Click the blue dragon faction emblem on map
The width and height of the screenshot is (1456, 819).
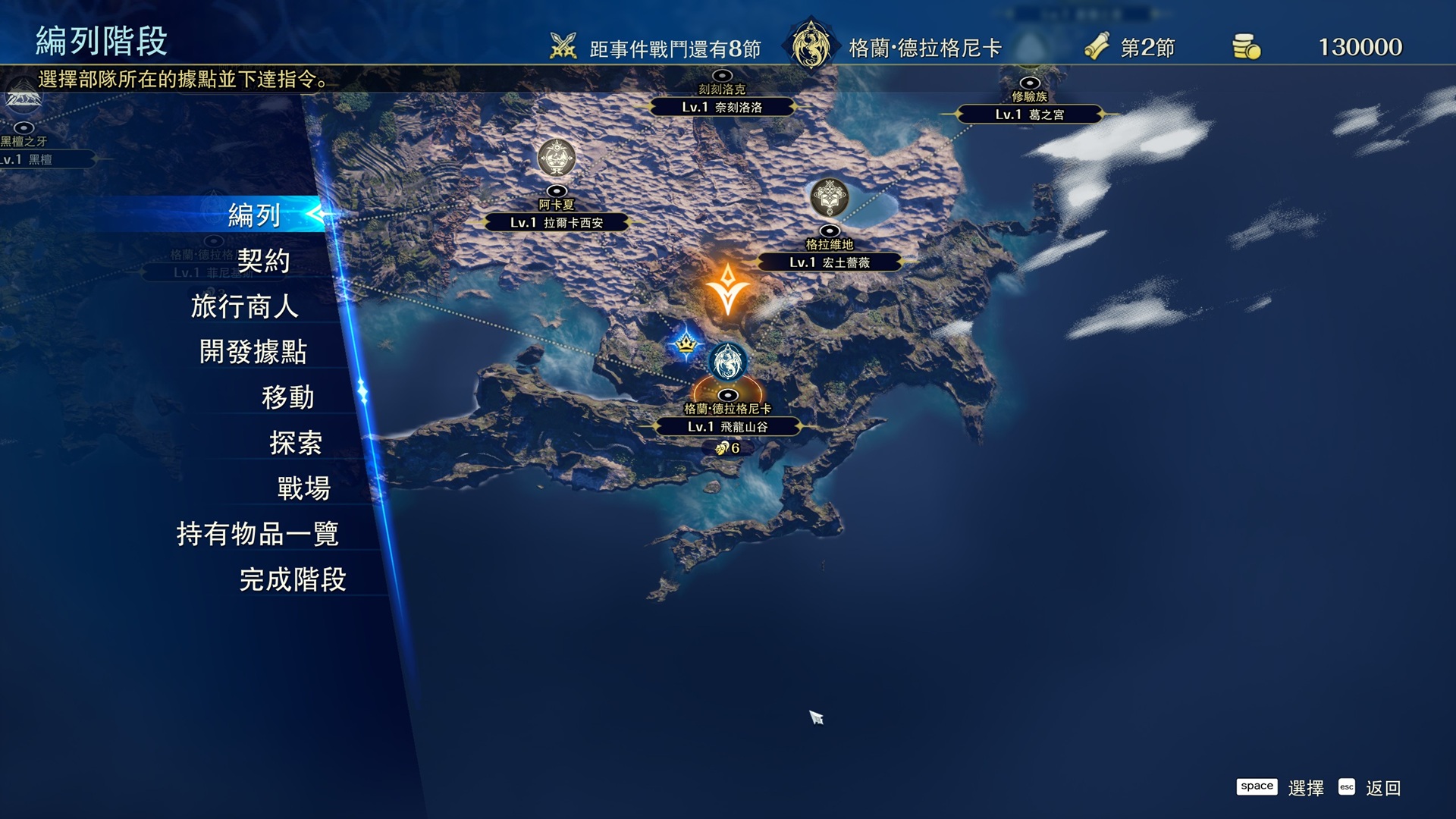coord(727,361)
